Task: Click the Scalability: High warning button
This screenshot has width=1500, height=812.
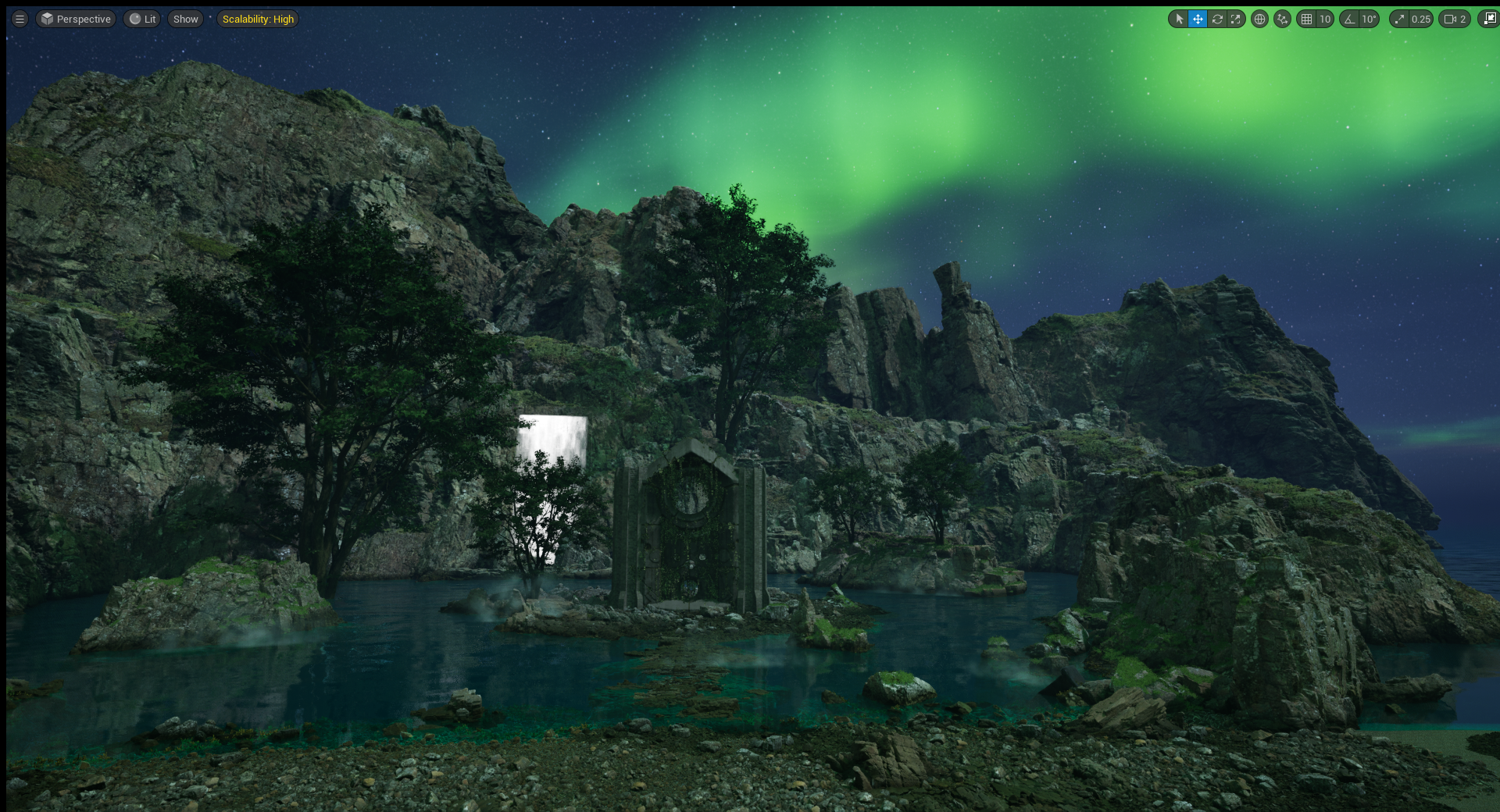Action: pos(258,19)
